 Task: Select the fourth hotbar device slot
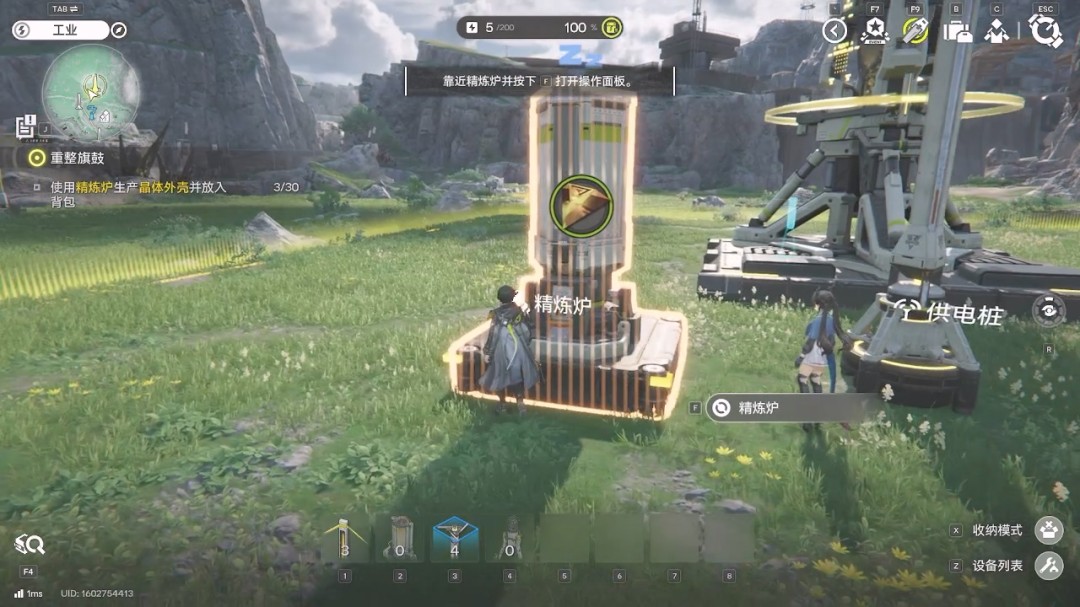(510, 539)
